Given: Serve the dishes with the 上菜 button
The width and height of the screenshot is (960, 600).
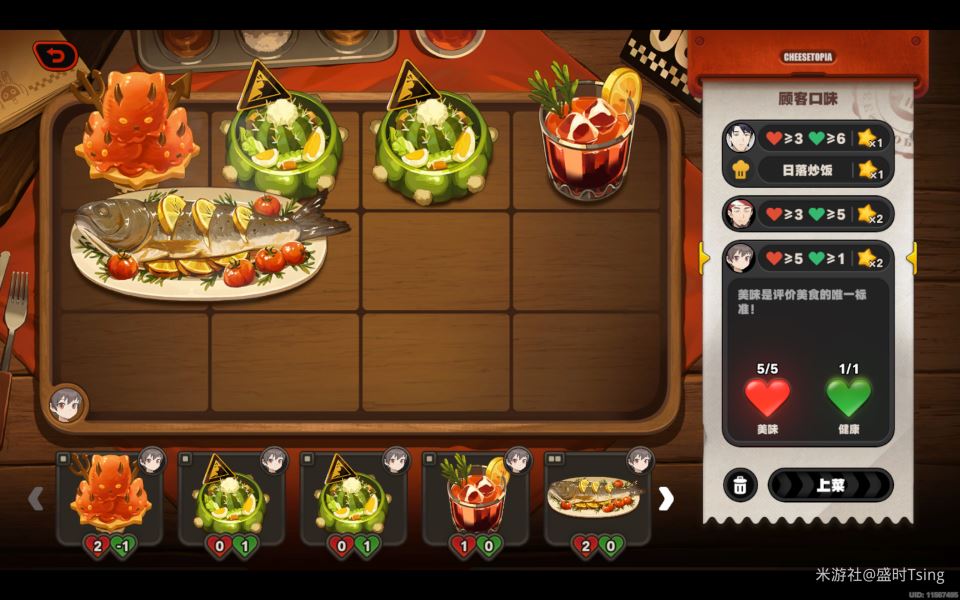Looking at the screenshot, I should click(830, 485).
